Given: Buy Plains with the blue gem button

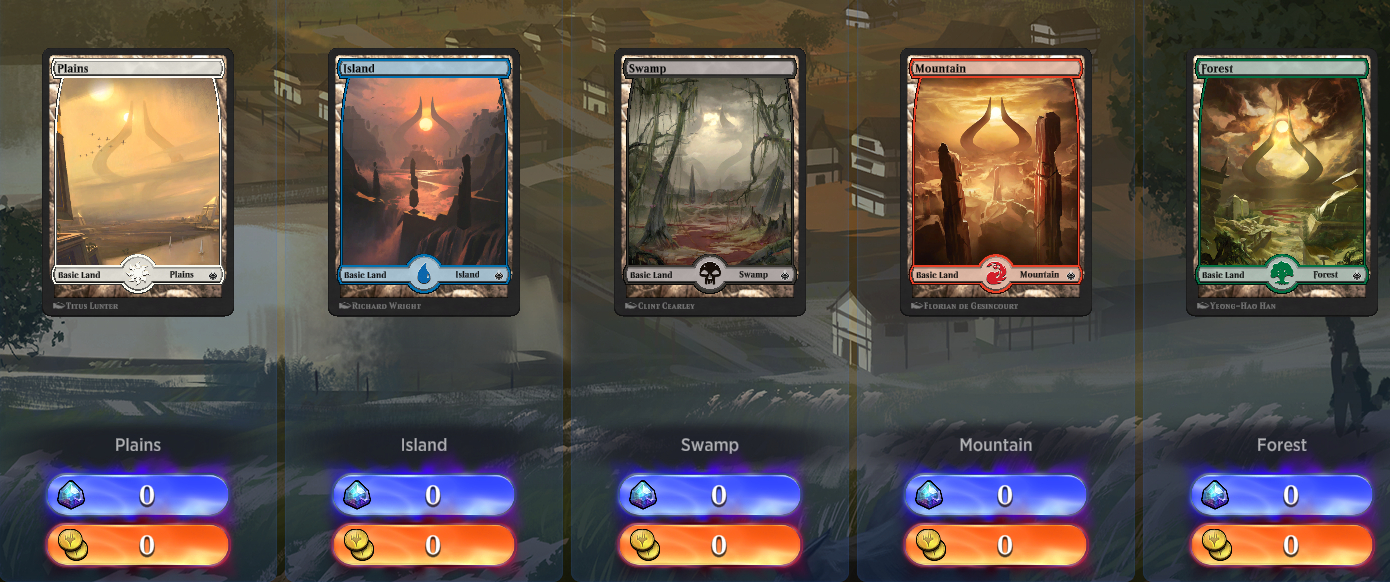Looking at the screenshot, I should pyautogui.click(x=138, y=495).
